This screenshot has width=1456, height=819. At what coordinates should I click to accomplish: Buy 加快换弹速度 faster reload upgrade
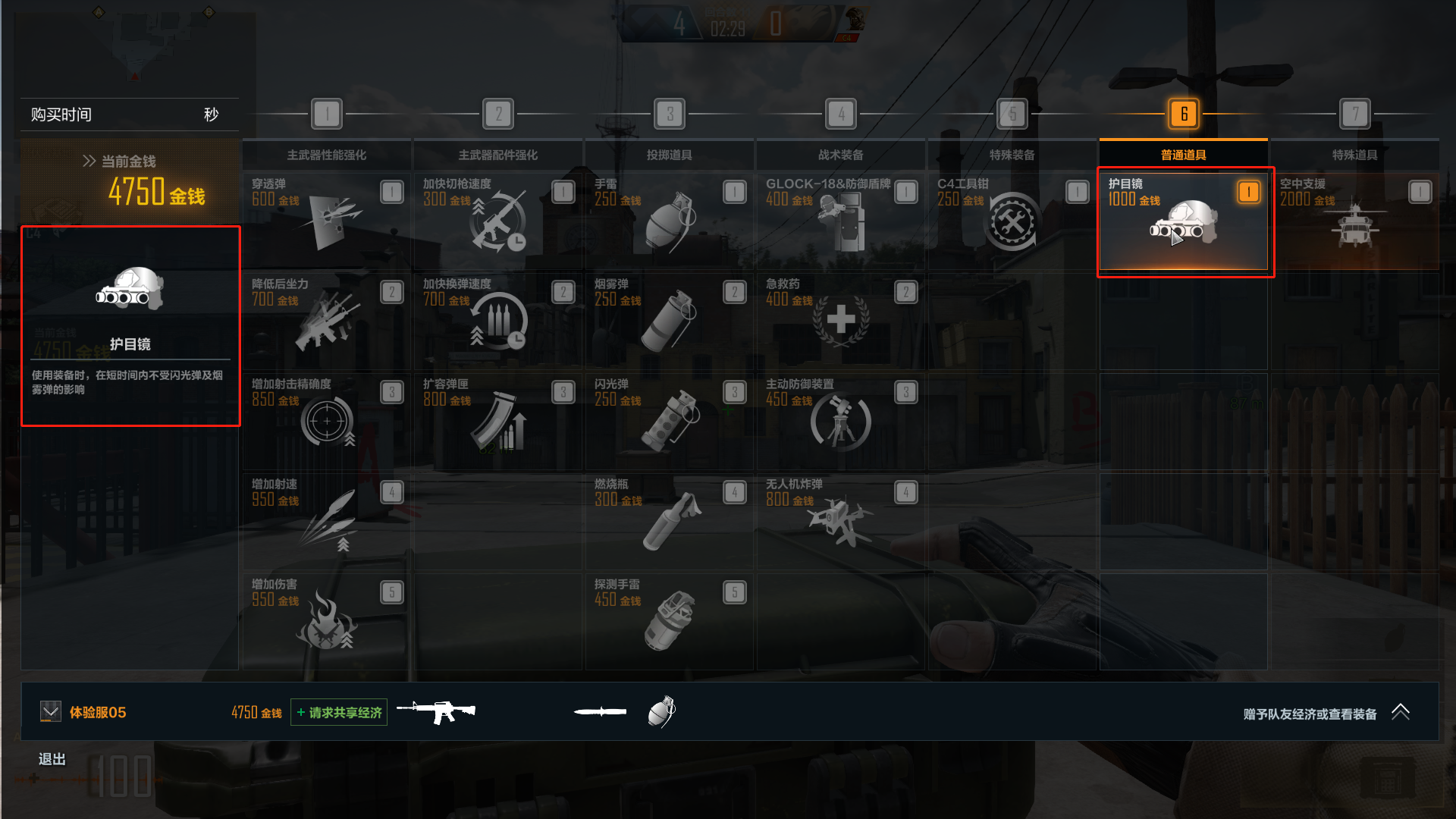[x=497, y=321]
